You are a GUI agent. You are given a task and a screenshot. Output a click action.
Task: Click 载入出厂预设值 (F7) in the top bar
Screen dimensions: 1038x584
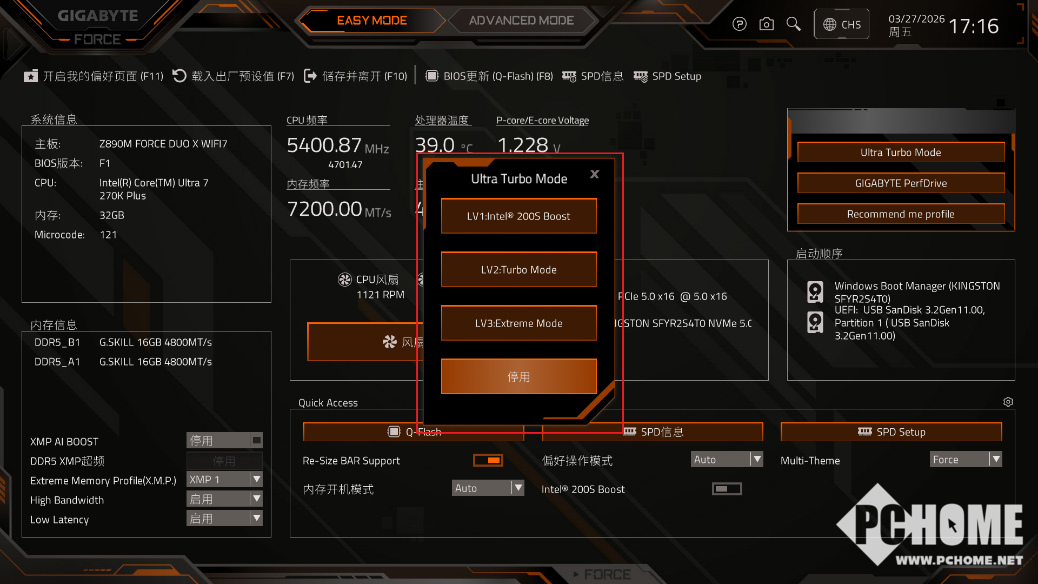[234, 76]
